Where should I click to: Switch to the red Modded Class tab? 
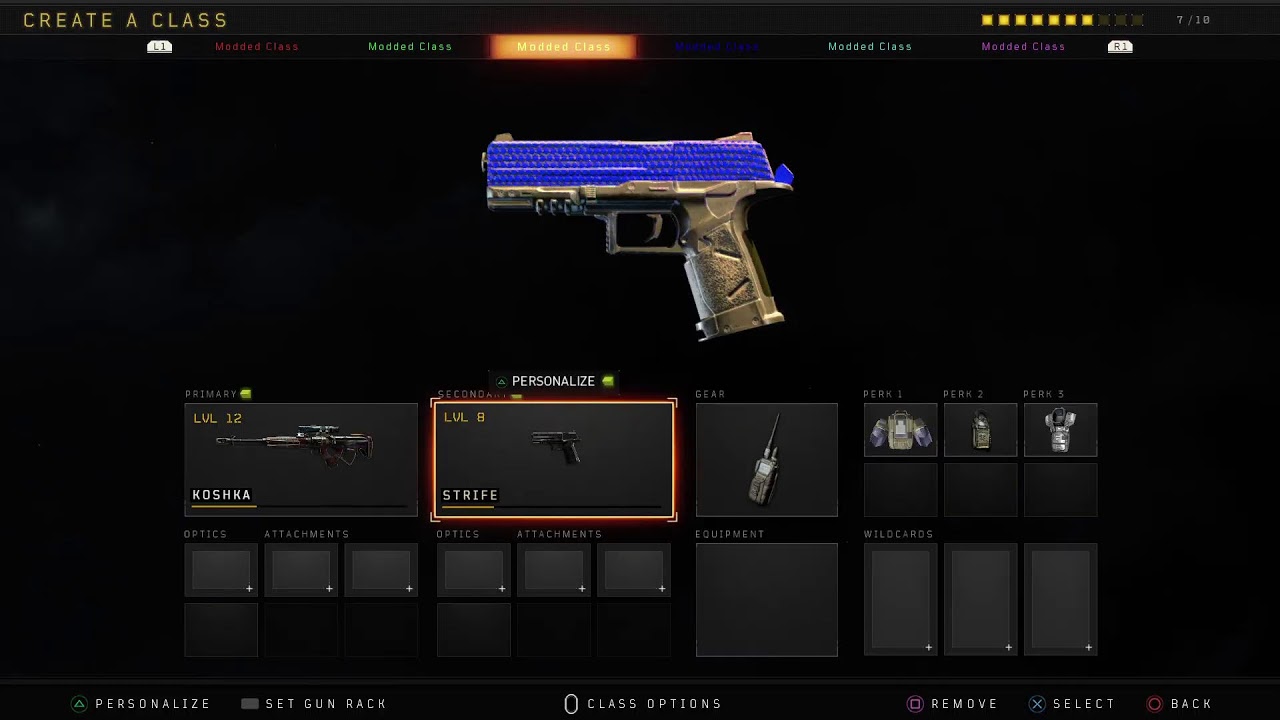(x=257, y=47)
